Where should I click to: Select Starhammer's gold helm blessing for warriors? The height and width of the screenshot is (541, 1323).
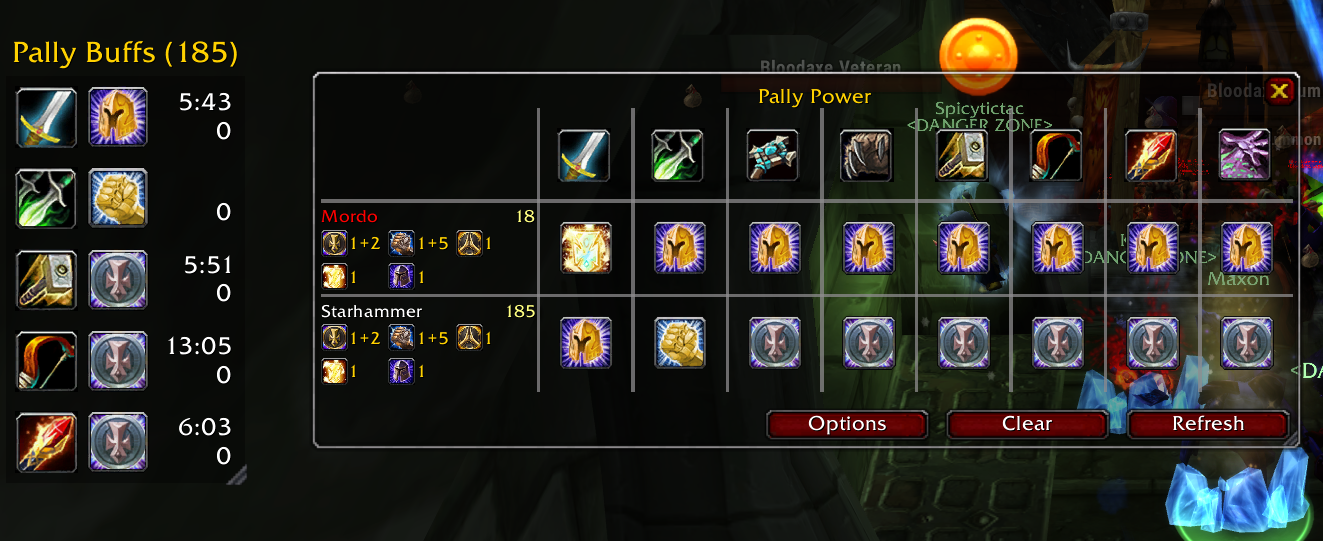click(x=586, y=343)
